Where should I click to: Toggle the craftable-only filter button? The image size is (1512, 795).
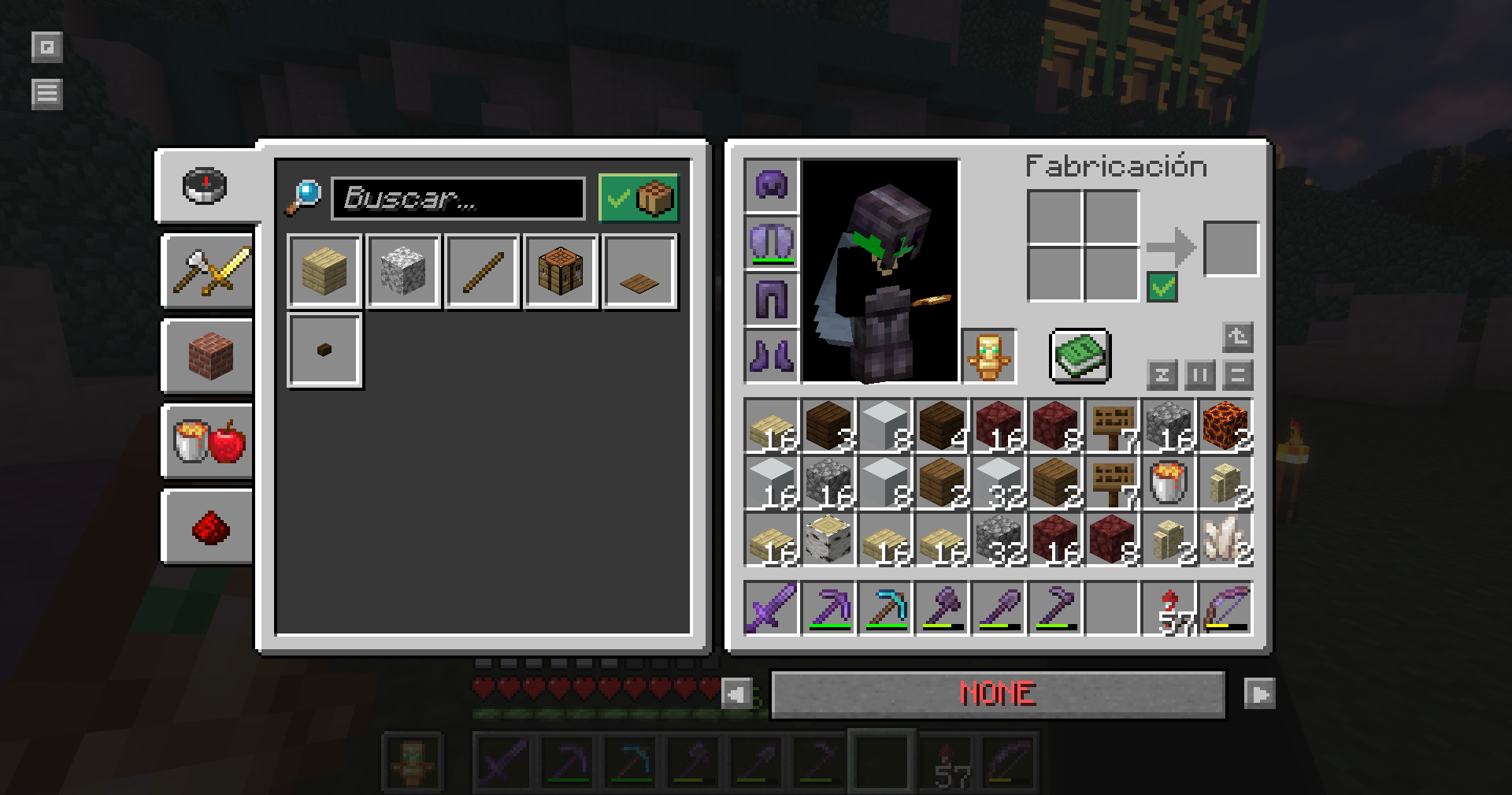[x=639, y=198]
